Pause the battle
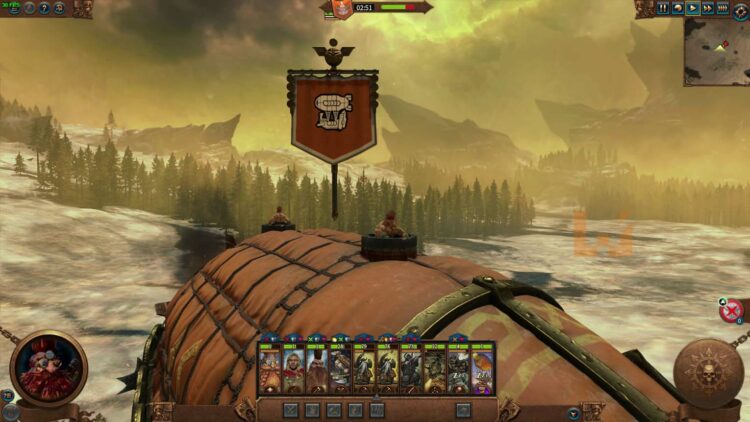Viewport: 750px width, 422px height. 664,8
